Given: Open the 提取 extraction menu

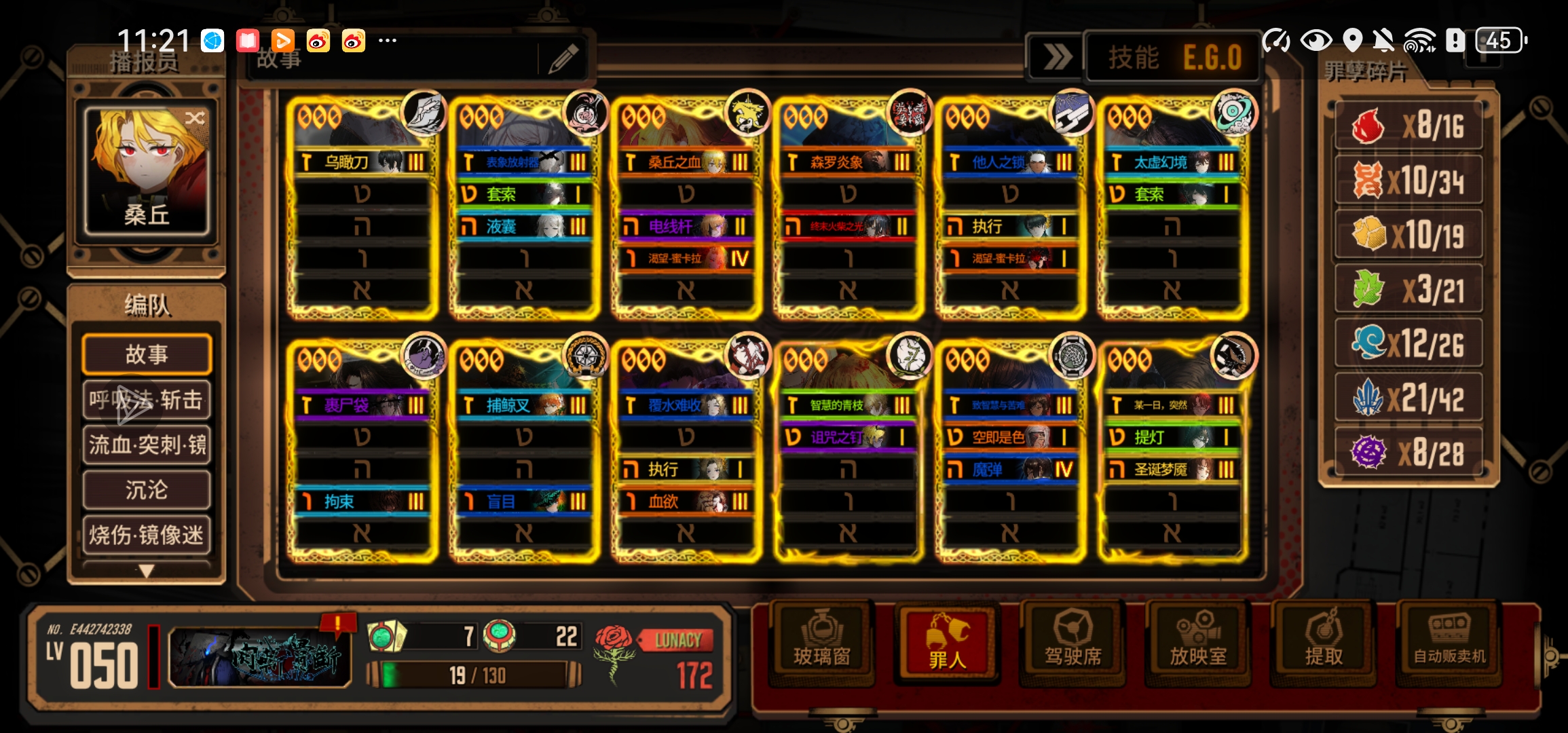Looking at the screenshot, I should [x=1324, y=642].
